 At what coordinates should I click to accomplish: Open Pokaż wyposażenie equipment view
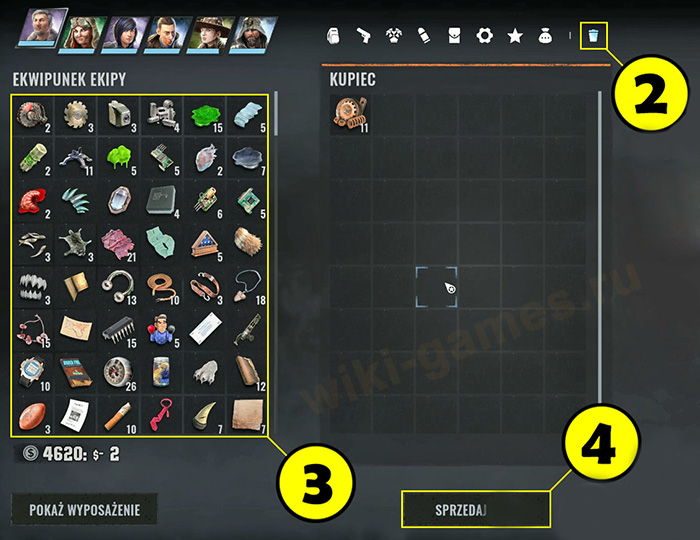point(85,510)
